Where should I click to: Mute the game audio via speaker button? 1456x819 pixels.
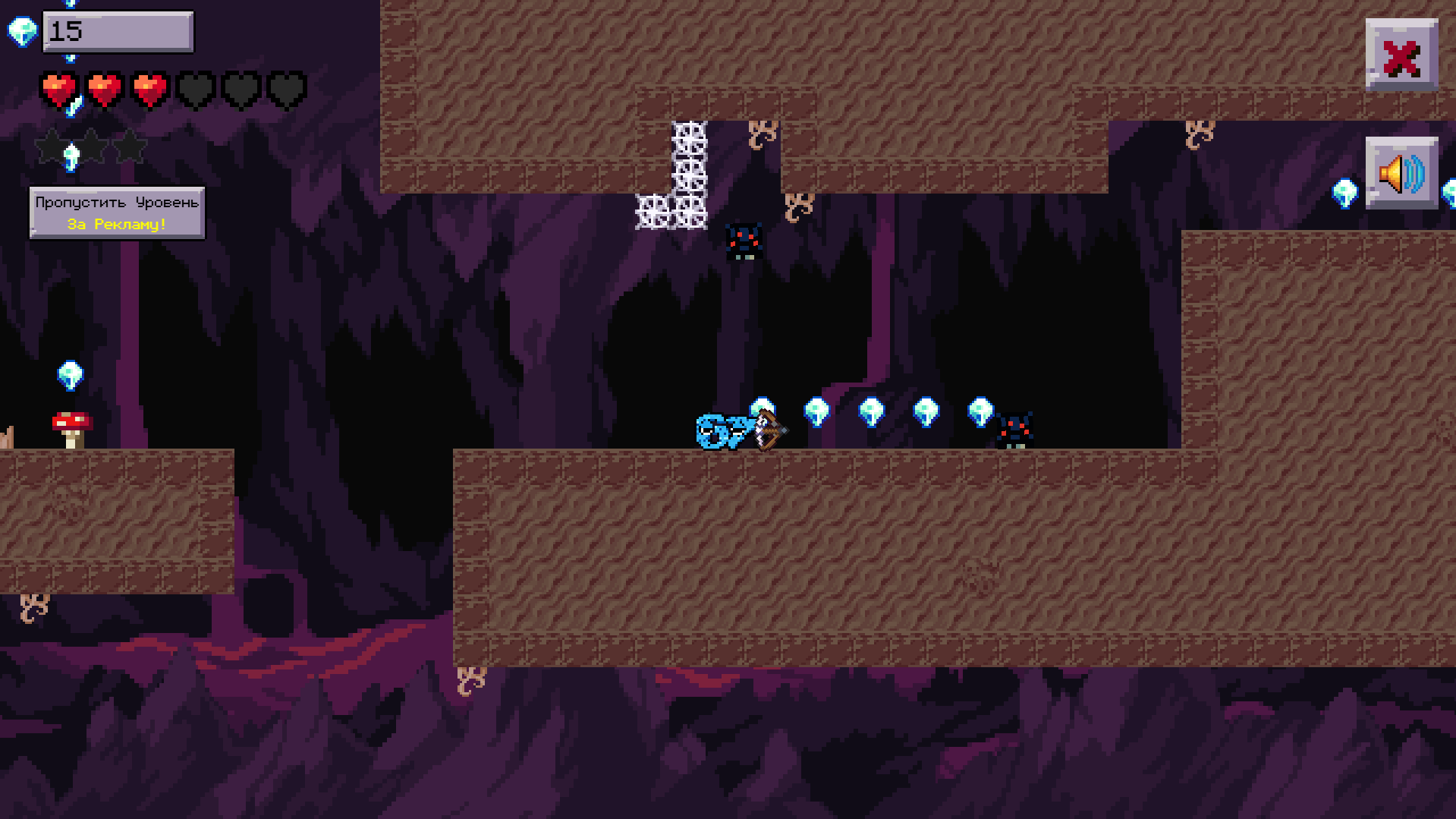(1401, 175)
